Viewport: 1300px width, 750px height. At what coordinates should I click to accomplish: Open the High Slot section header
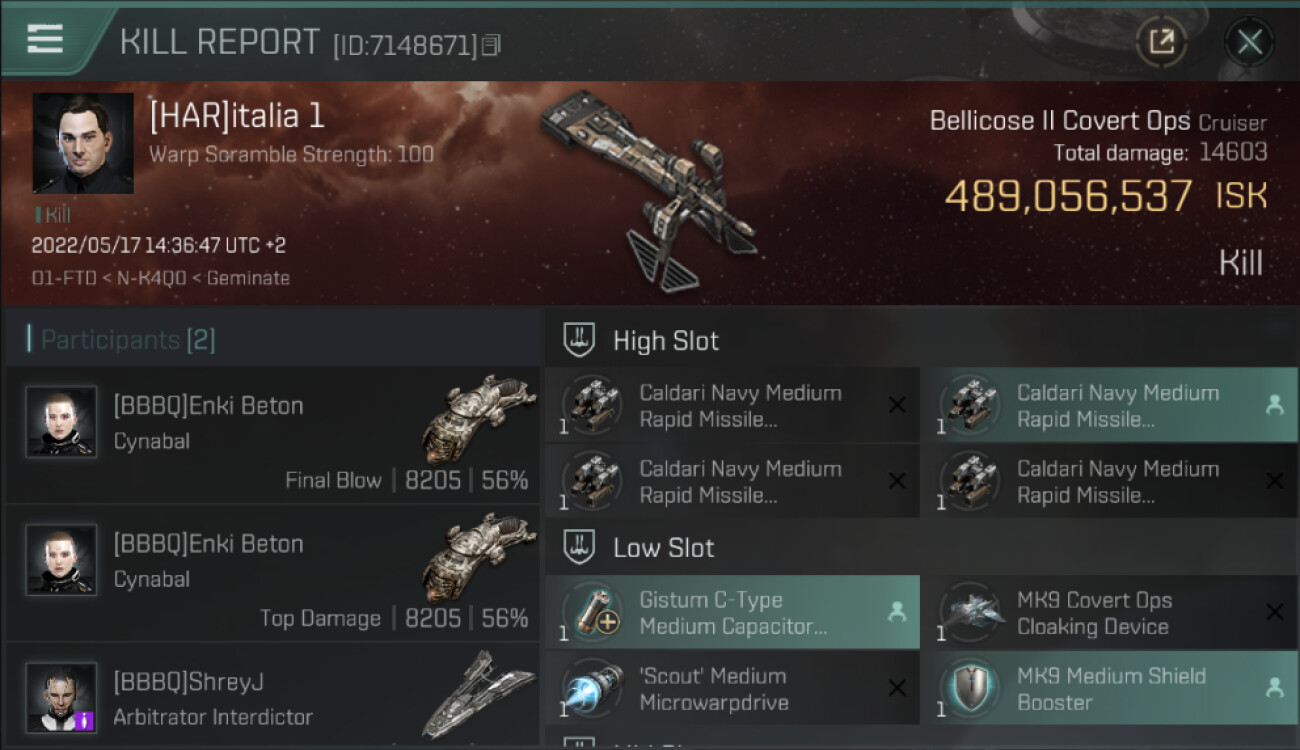pos(665,341)
